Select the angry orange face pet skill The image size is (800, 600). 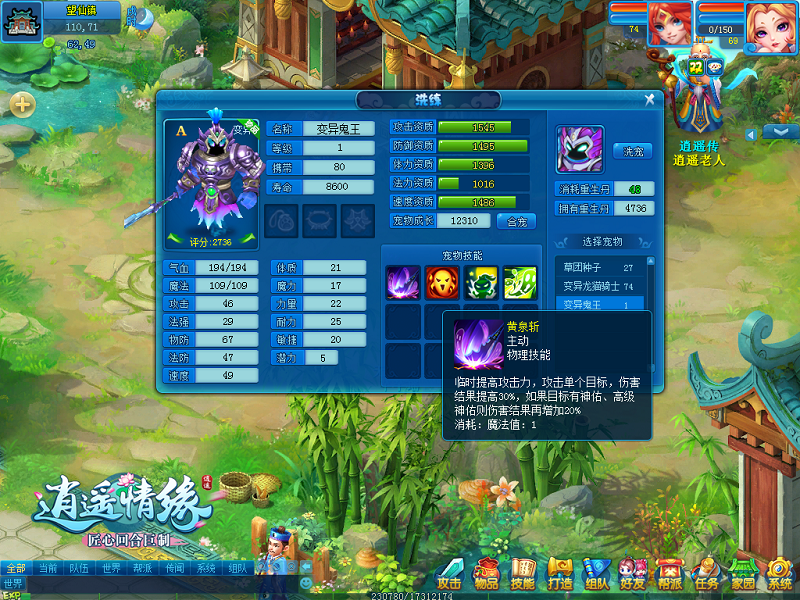pos(442,281)
